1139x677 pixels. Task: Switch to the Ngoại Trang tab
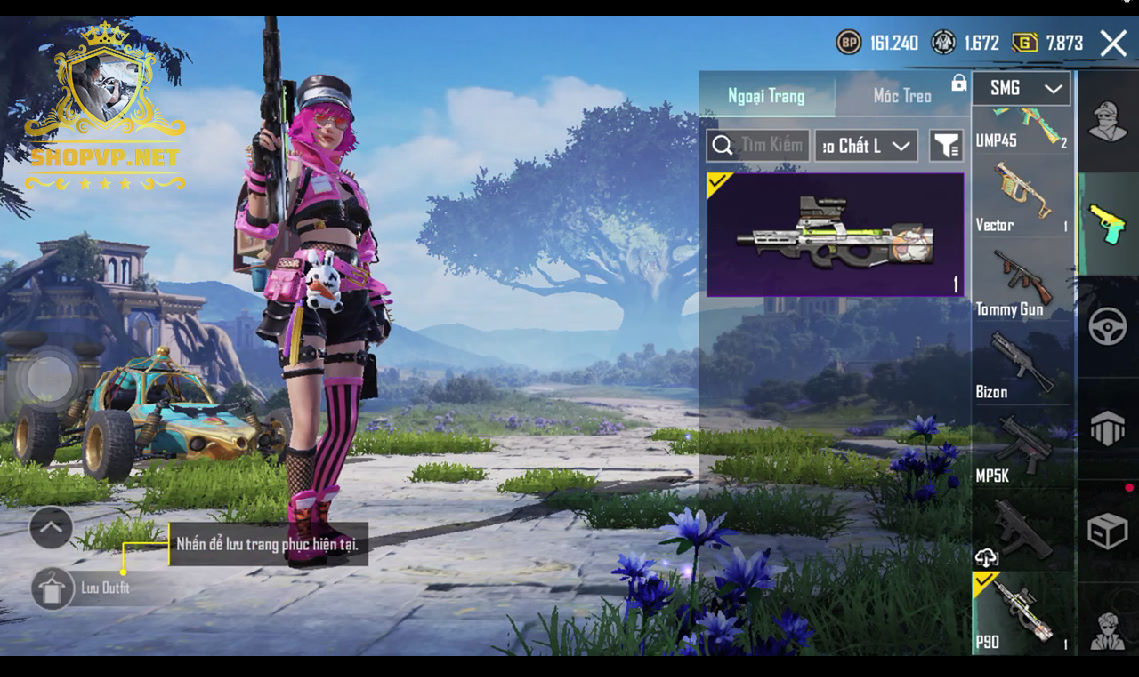[767, 96]
